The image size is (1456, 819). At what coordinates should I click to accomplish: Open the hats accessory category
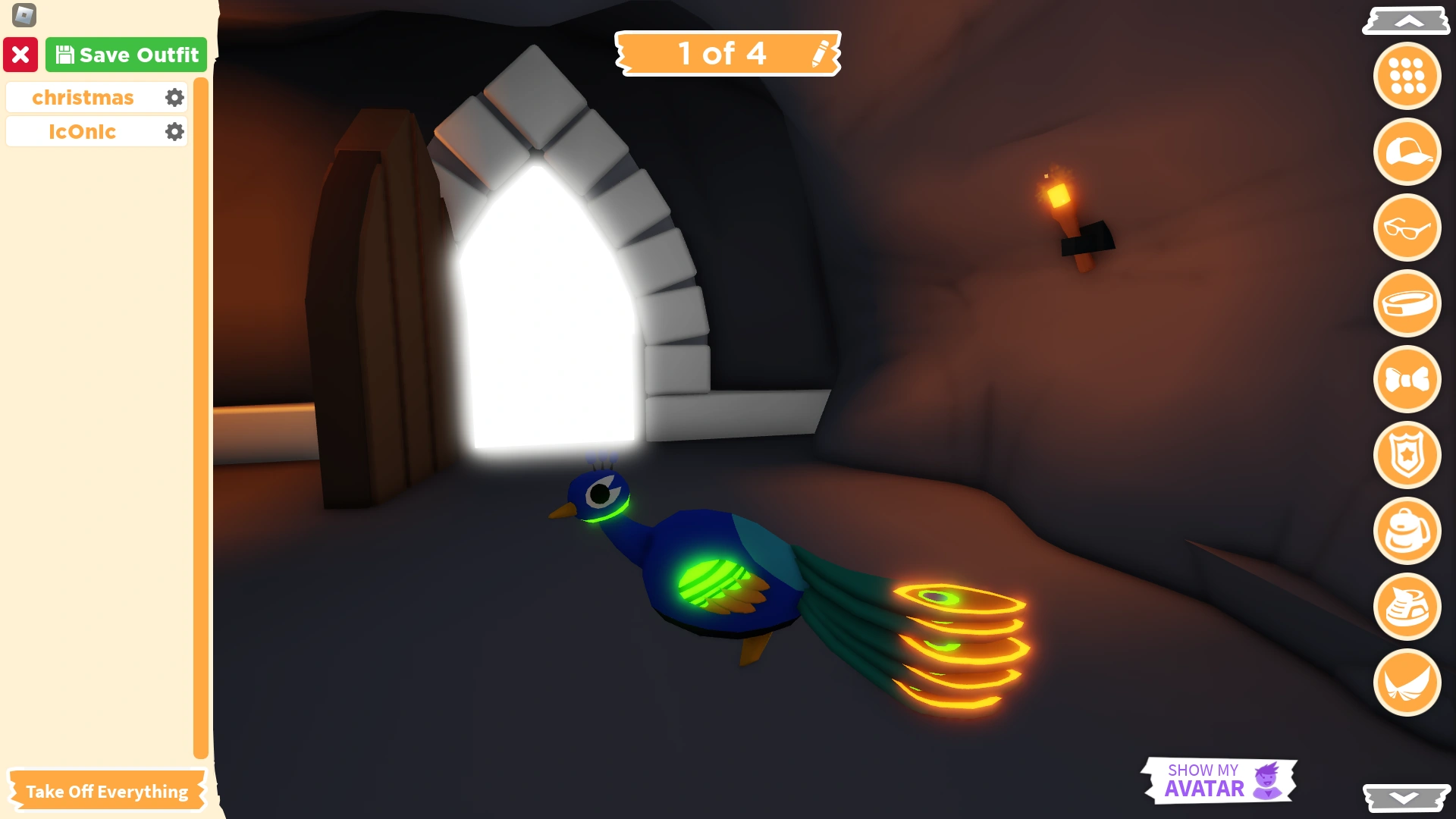(x=1407, y=152)
